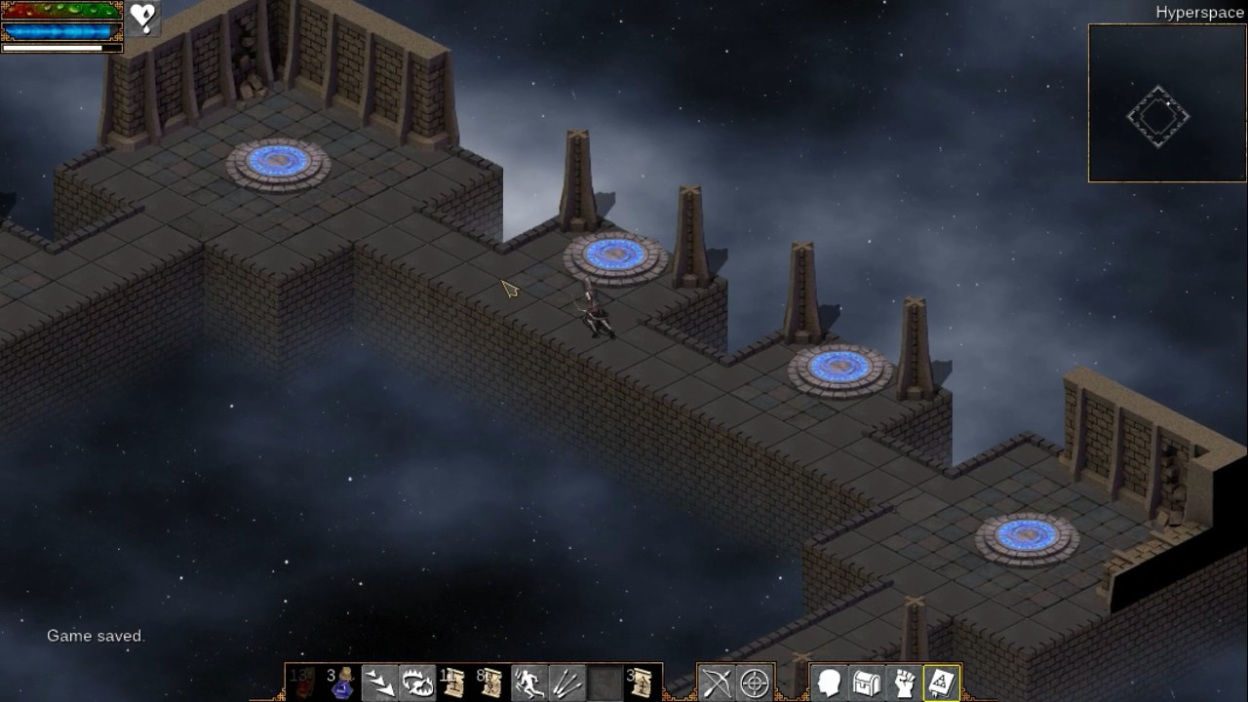
Task: Activate the running figure sprint skill
Action: (529, 683)
